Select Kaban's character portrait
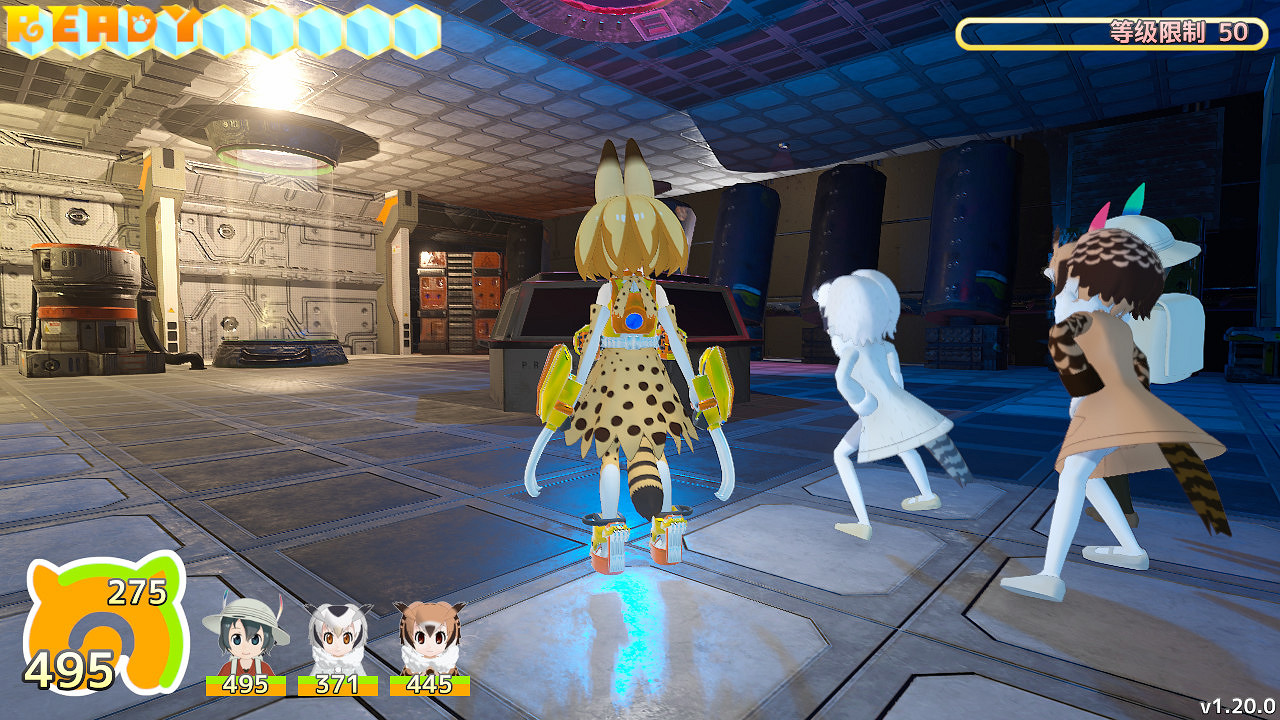 click(244, 637)
